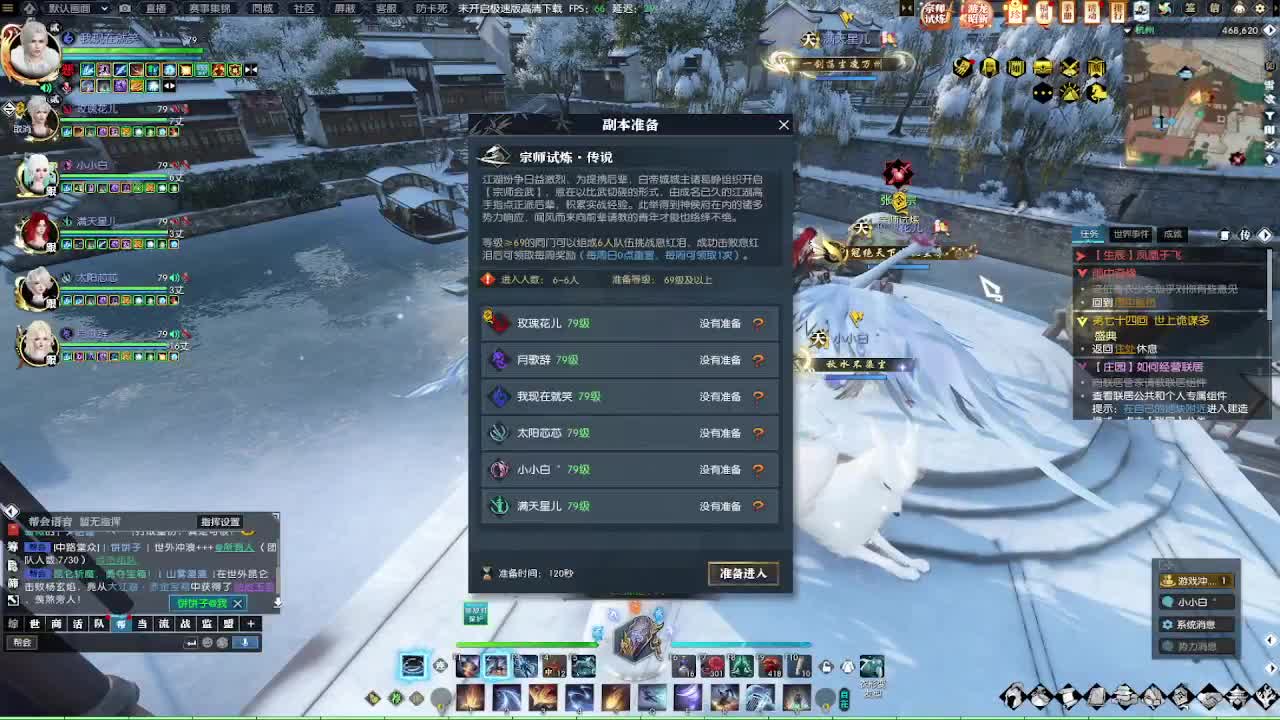This screenshot has width=1280, height=720.
Task: Click 满天星儿's health bar
Action: pyautogui.click(x=113, y=233)
